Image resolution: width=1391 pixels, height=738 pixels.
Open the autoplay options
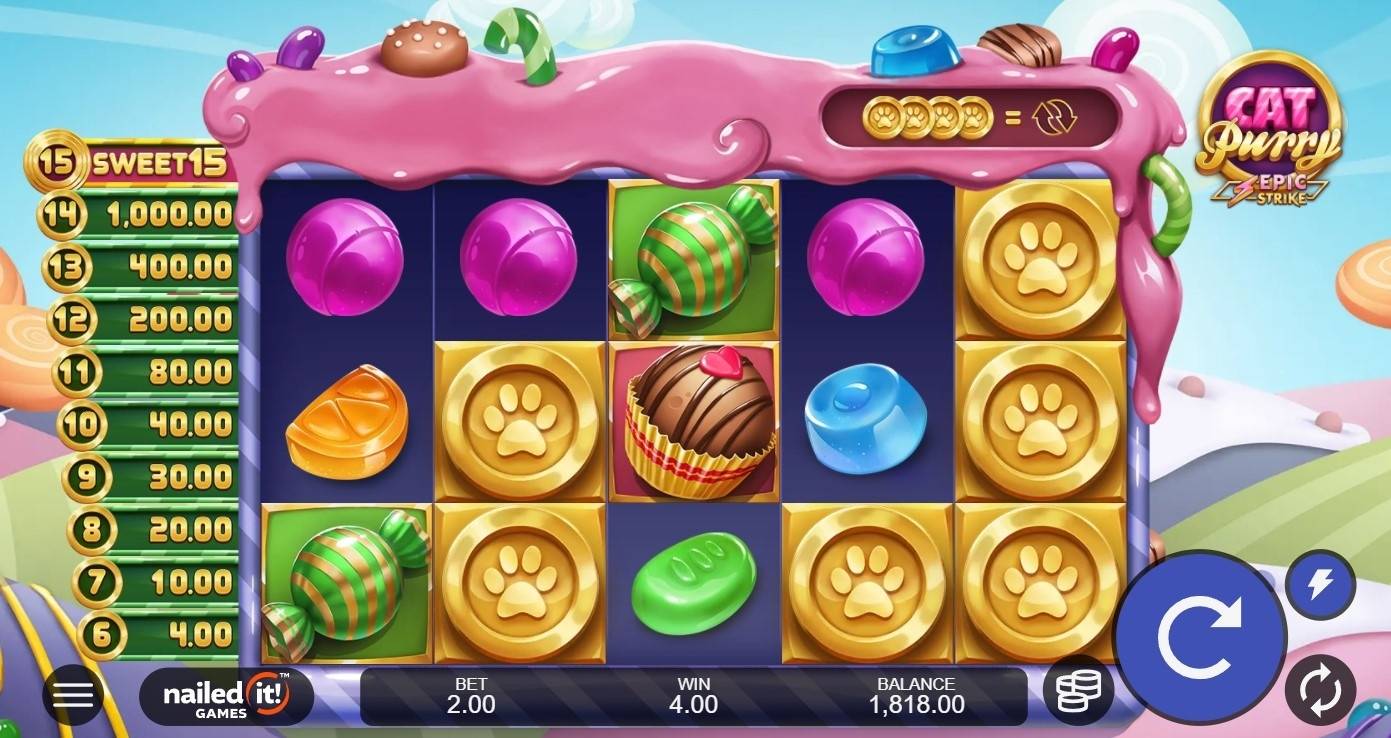tap(1320, 689)
